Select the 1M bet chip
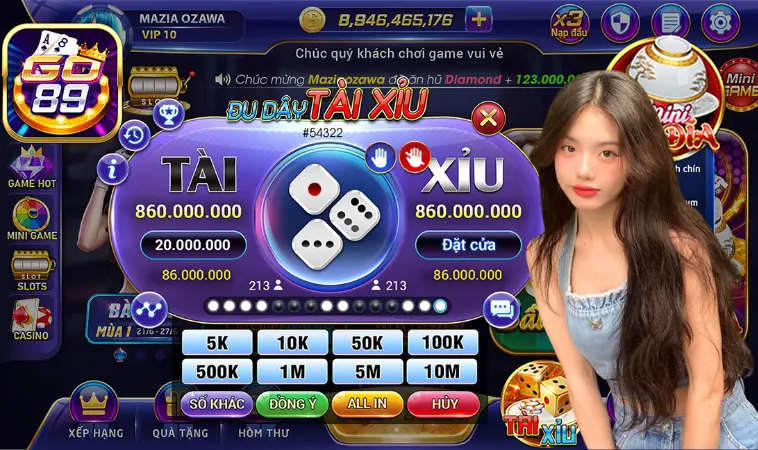Screen dimensions: 758x450 (x=291, y=372)
